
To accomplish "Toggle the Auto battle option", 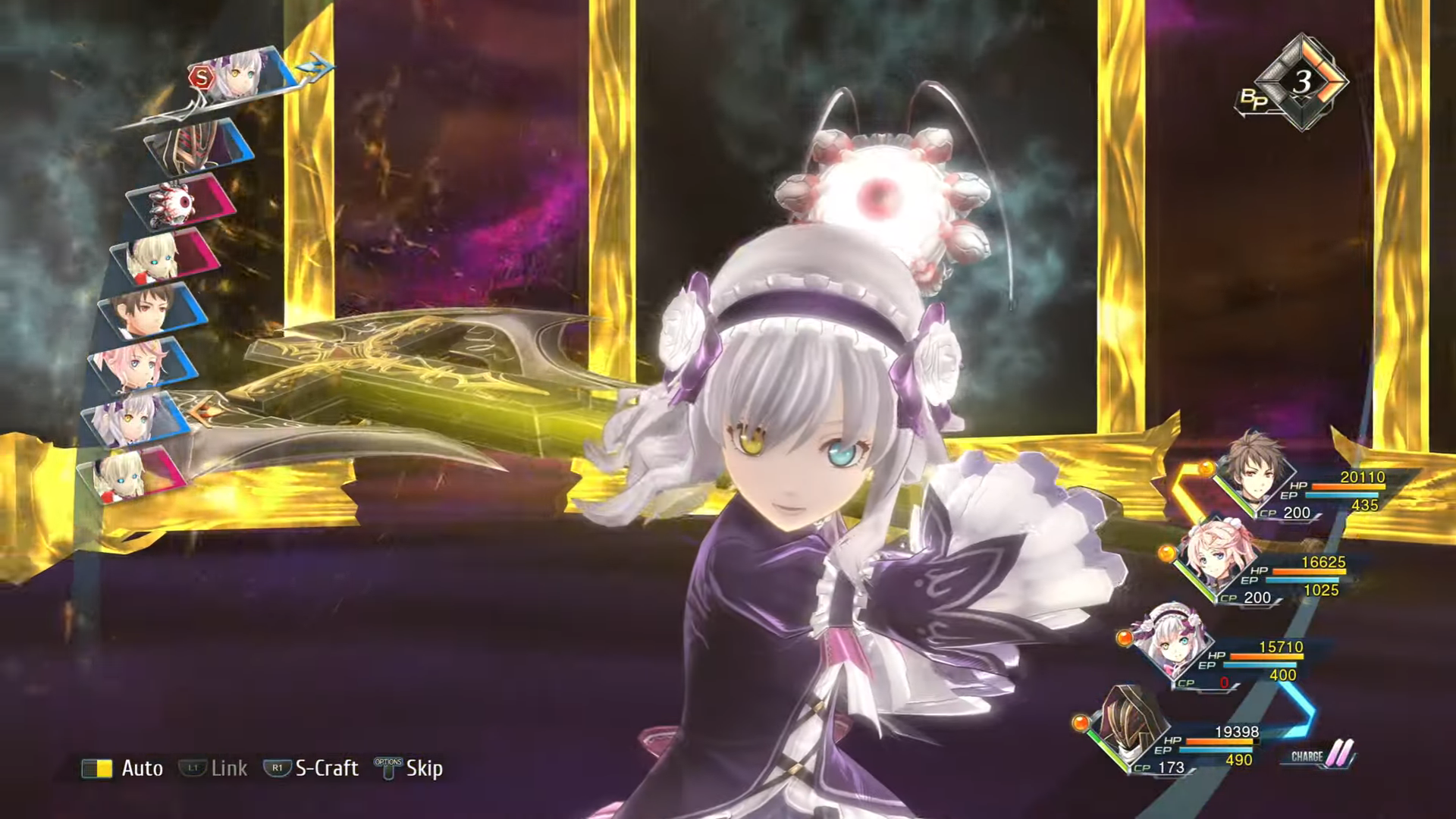I will pos(124,768).
